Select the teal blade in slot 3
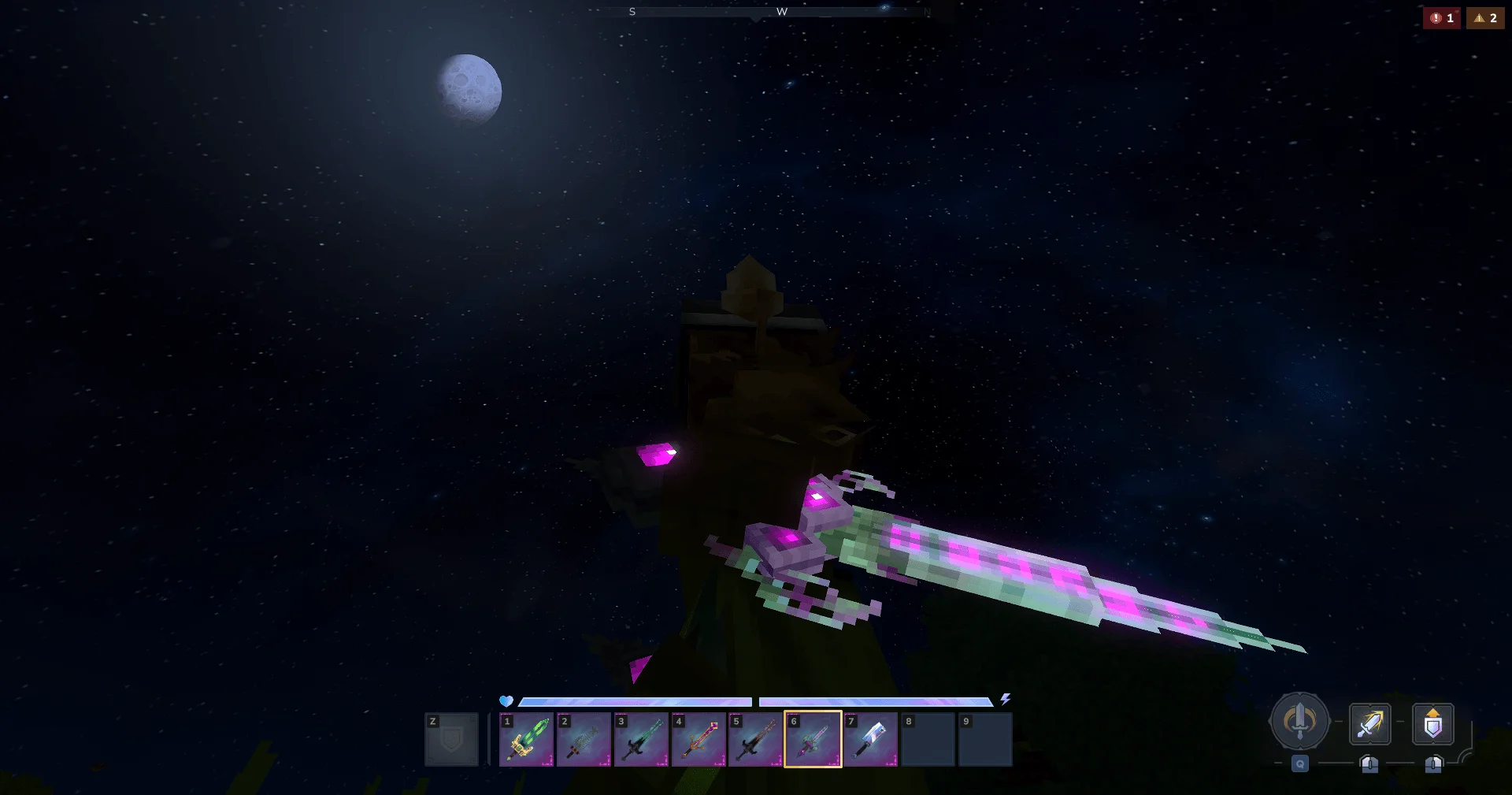The image size is (1512, 795). point(640,741)
